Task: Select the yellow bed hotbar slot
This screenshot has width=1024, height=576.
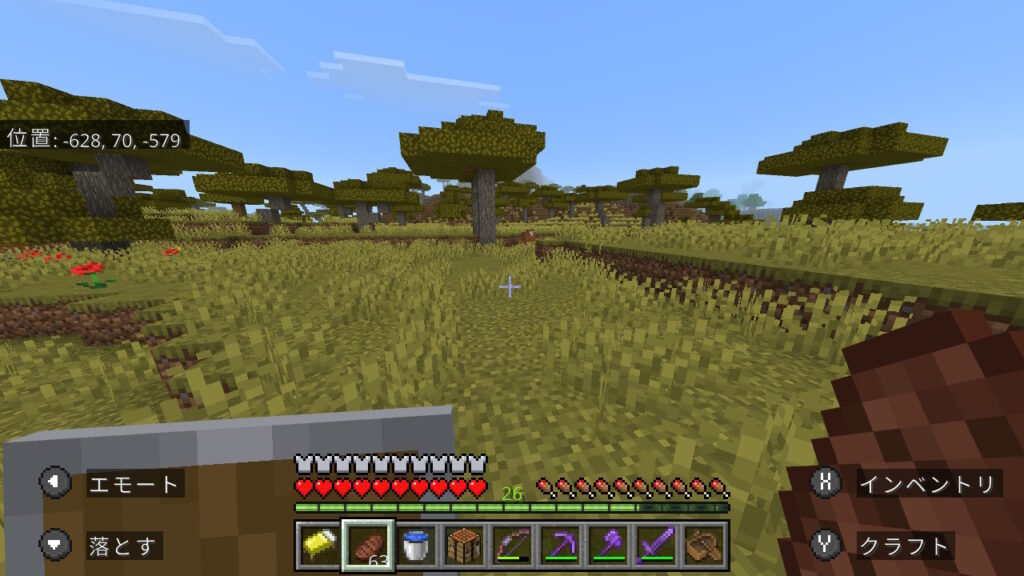Action: (x=318, y=546)
